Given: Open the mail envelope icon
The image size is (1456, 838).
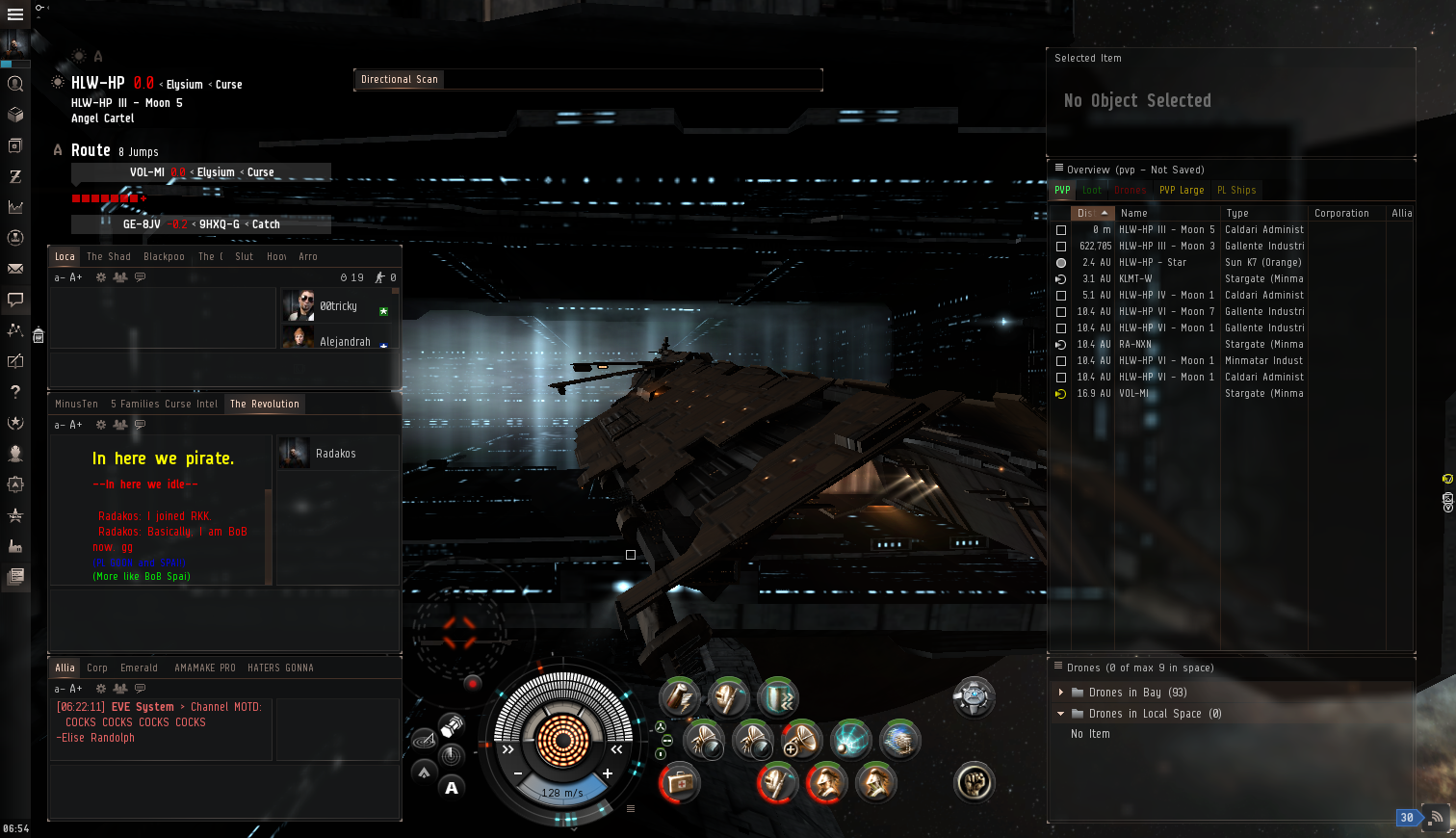Looking at the screenshot, I should (x=15, y=269).
